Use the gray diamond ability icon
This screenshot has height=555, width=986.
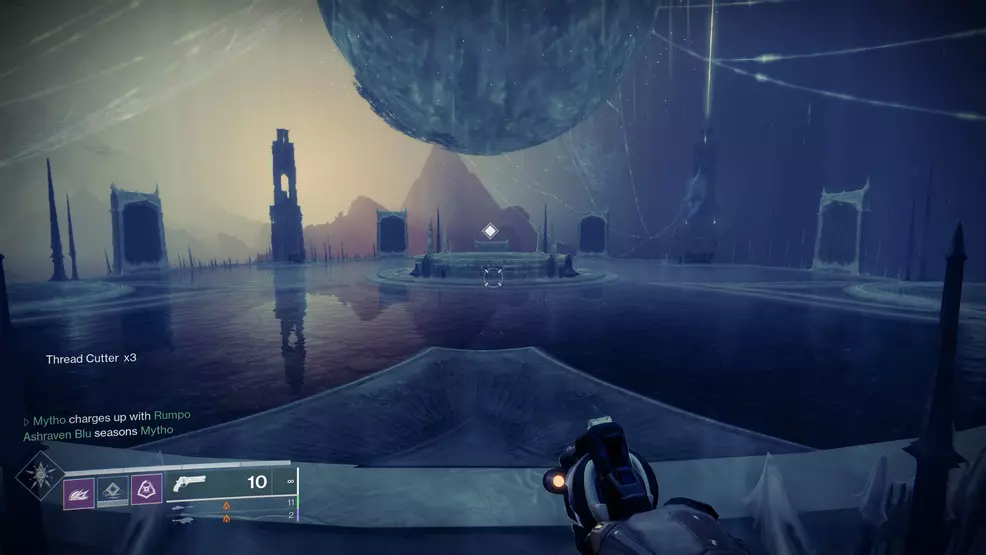click(x=112, y=490)
